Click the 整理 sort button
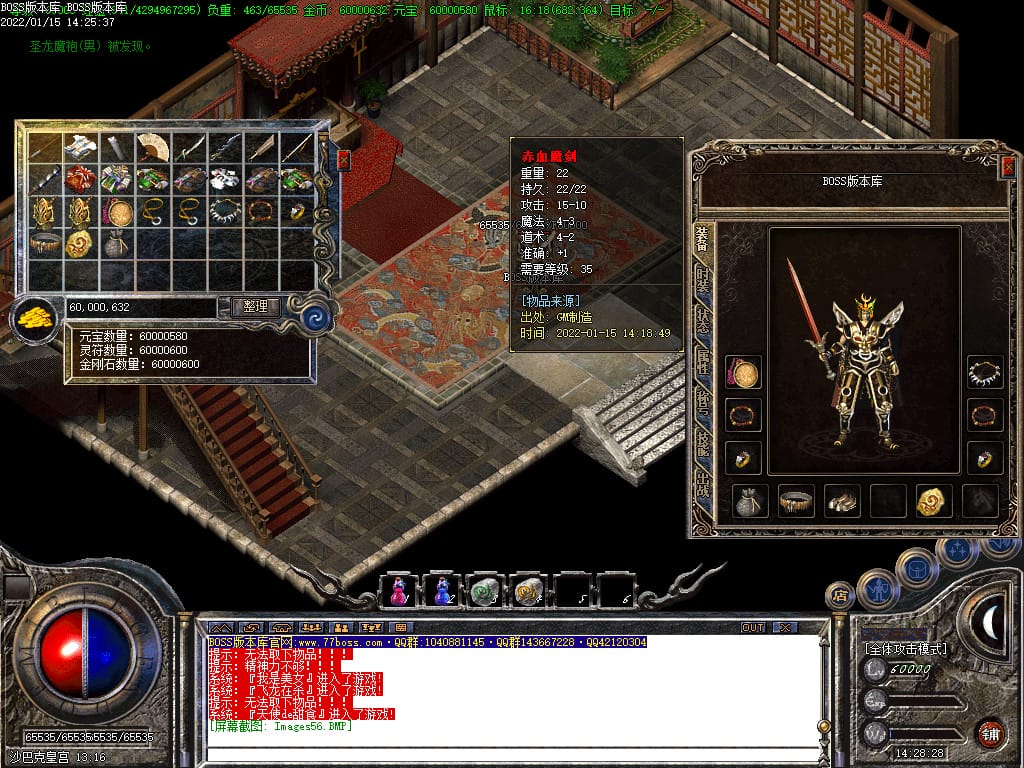 tap(255, 307)
